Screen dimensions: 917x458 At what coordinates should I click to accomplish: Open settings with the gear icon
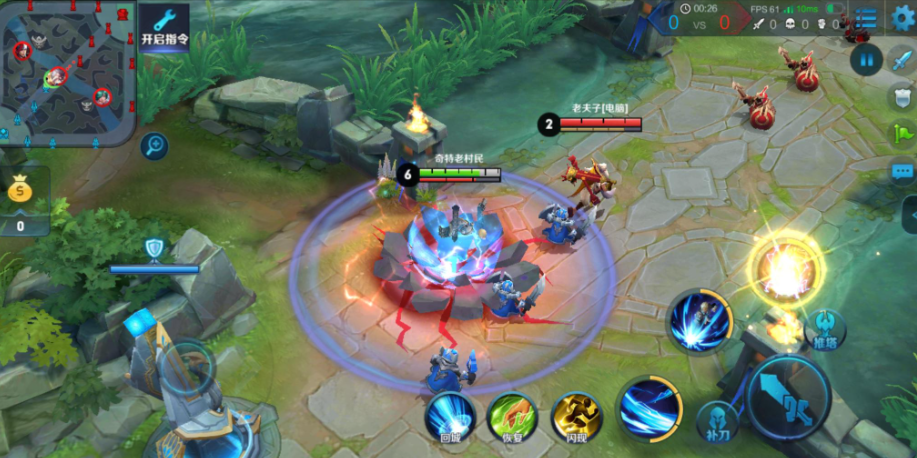click(x=902, y=19)
